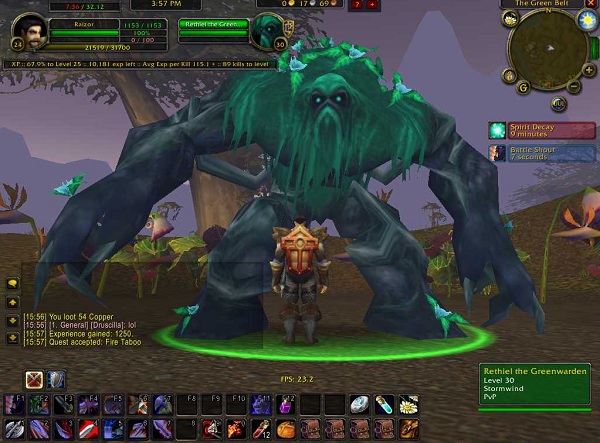Click the Battle Shout buff icon
Viewport: 600px width, 443px height.
point(497,151)
